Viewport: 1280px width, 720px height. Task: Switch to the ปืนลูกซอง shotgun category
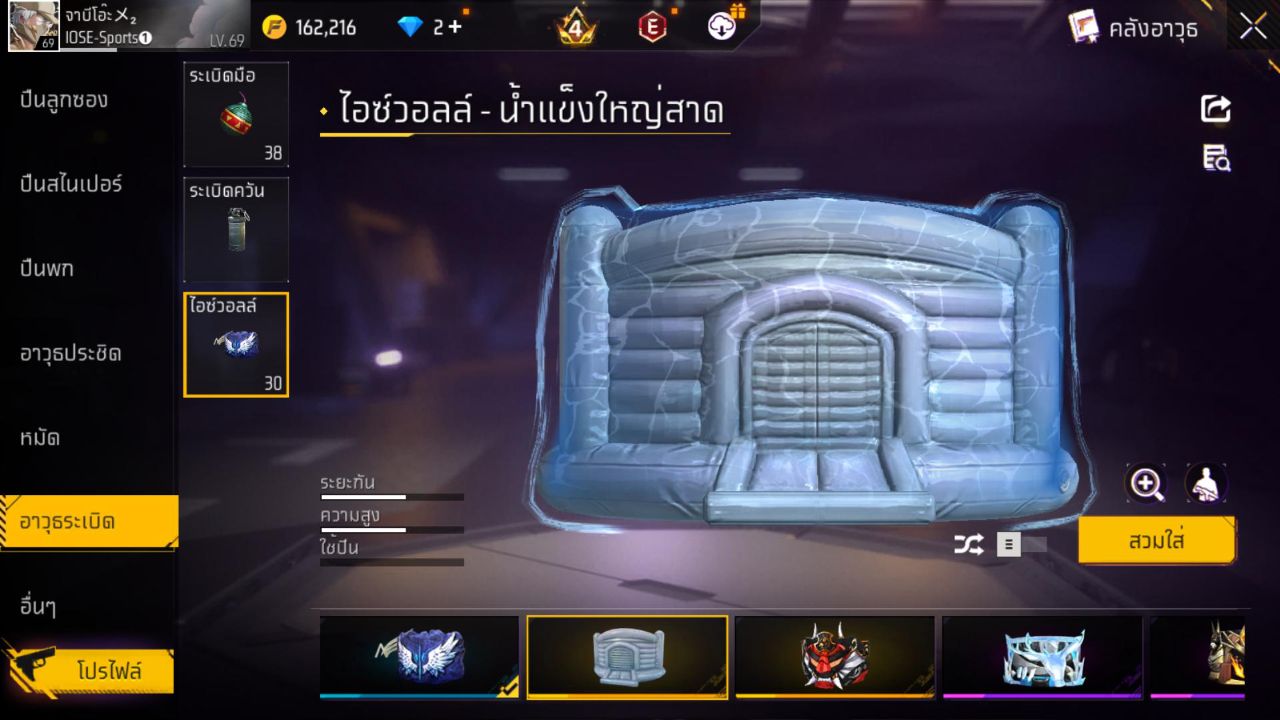tap(65, 100)
